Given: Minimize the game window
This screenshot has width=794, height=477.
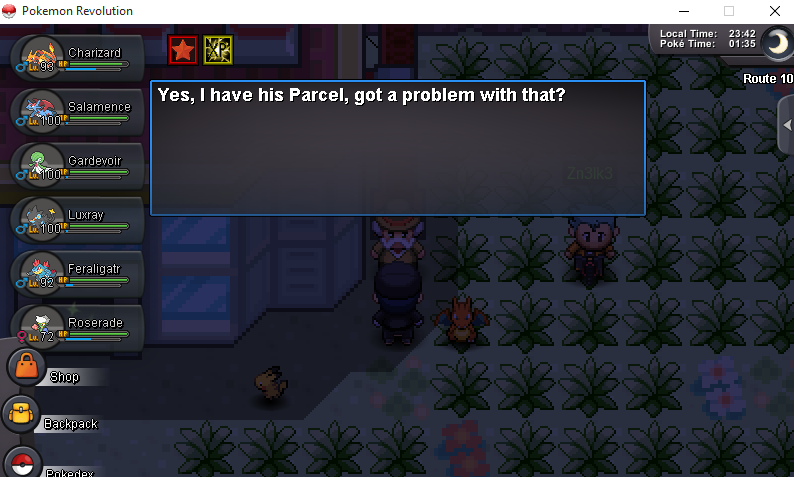Looking at the screenshot, I should pyautogui.click(x=683, y=11).
